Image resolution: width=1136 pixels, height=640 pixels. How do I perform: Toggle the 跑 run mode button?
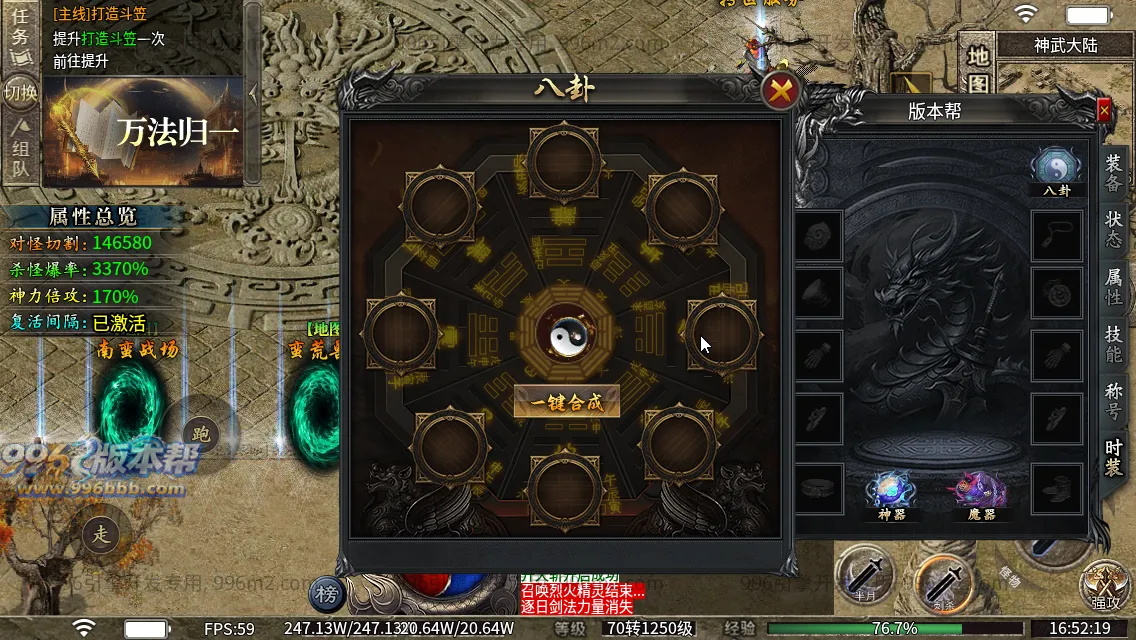[201, 433]
